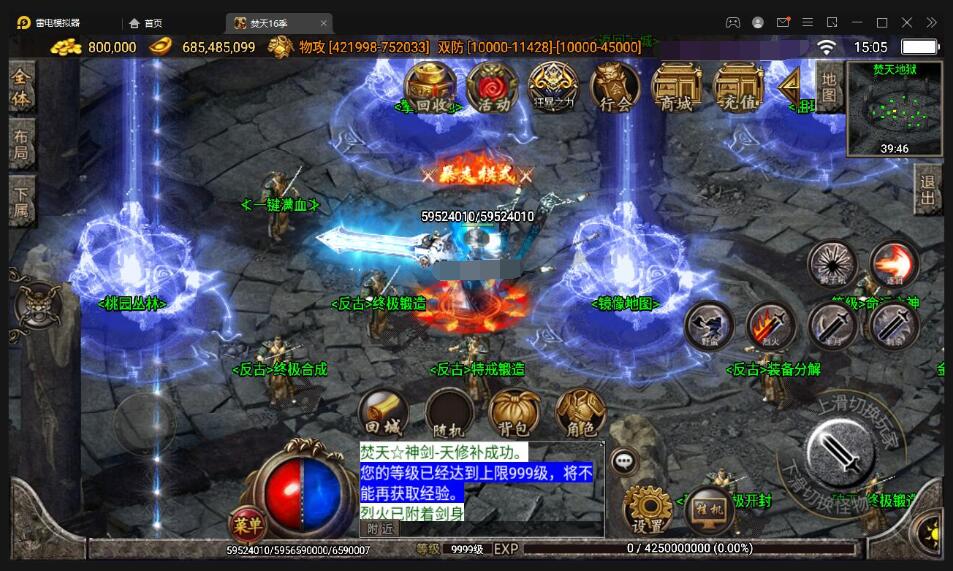Screen dimensions: 953x571
Task: Activate the 烈火 flaming sword skill
Action: [x=770, y=326]
